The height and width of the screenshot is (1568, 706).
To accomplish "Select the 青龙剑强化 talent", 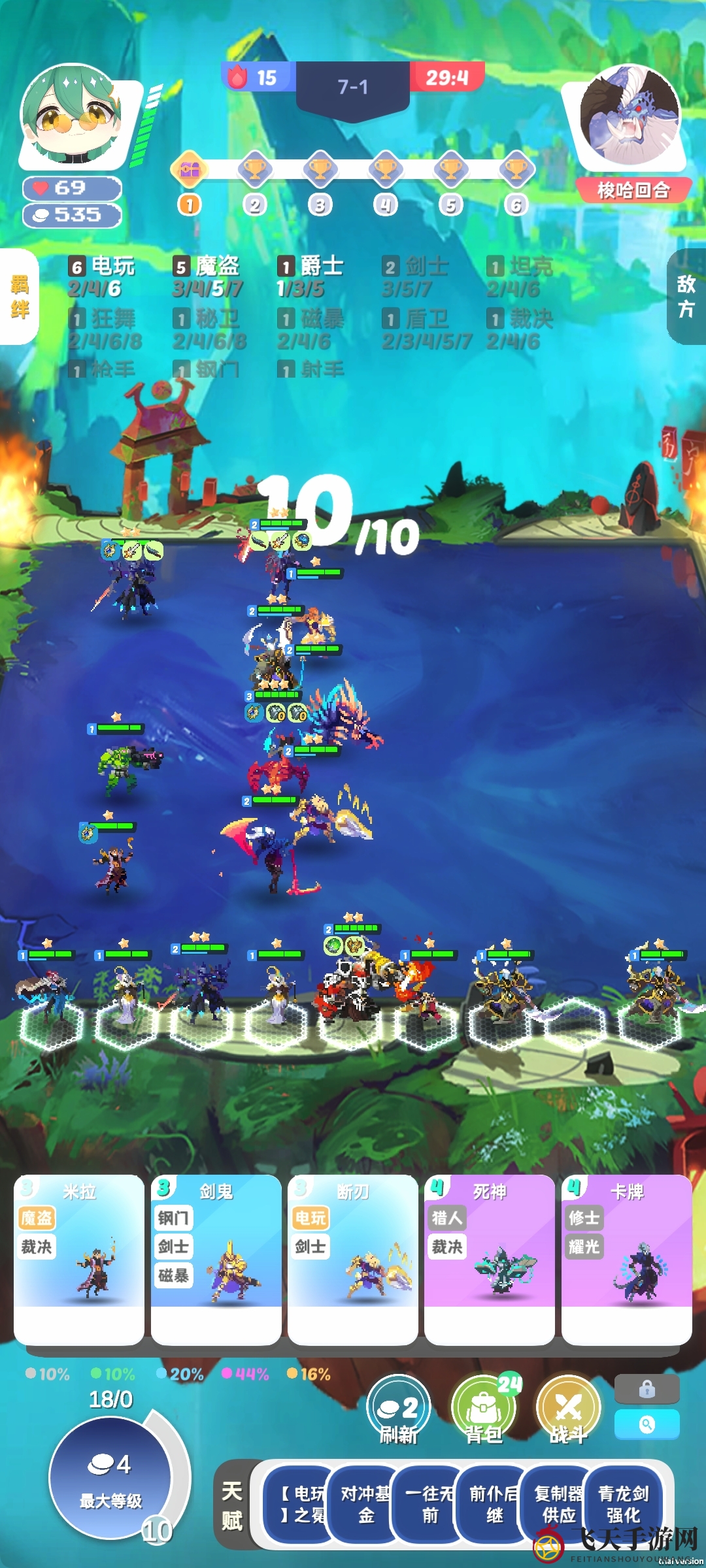I will click(623, 1504).
